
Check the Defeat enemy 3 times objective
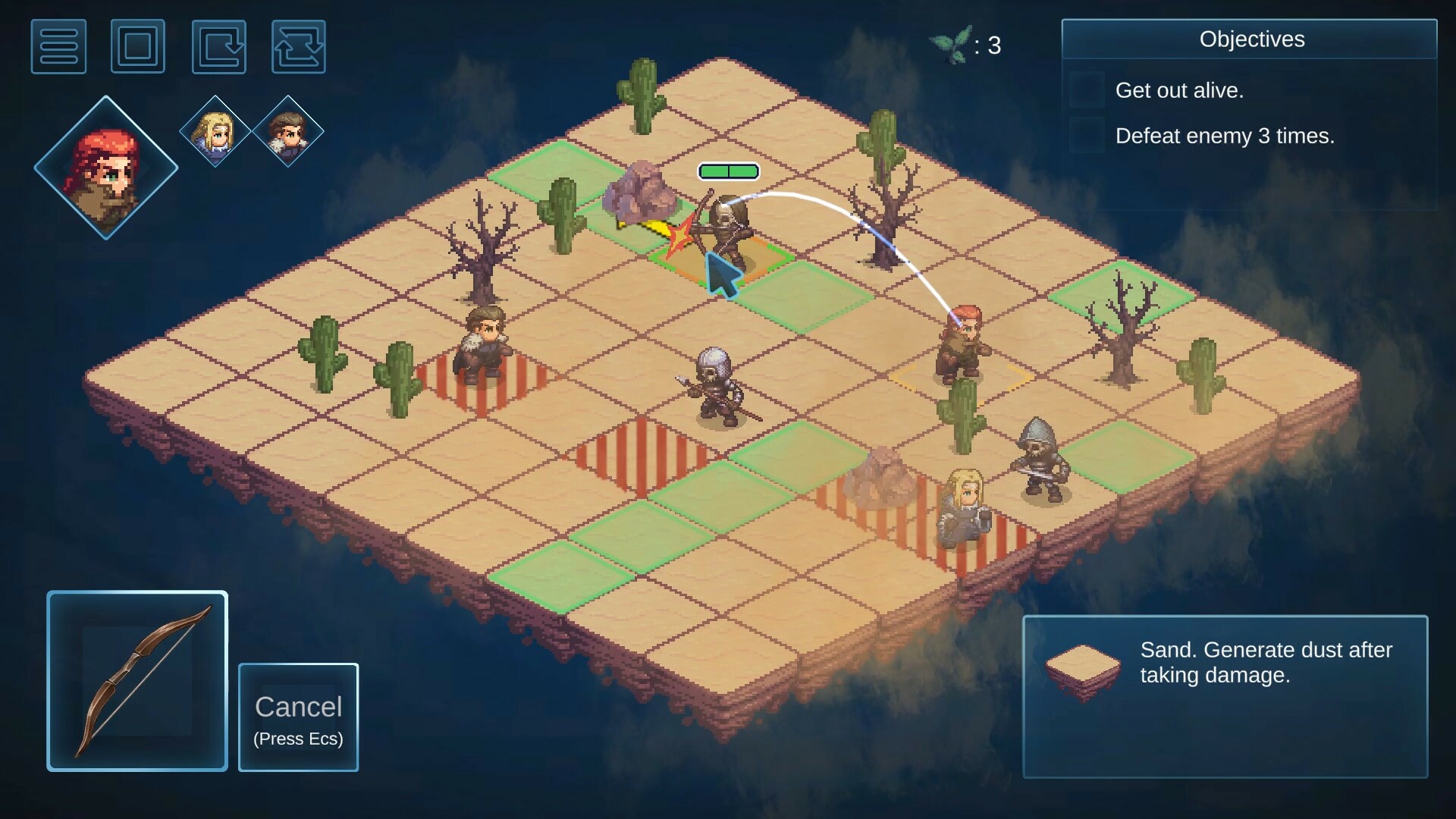[1086, 136]
